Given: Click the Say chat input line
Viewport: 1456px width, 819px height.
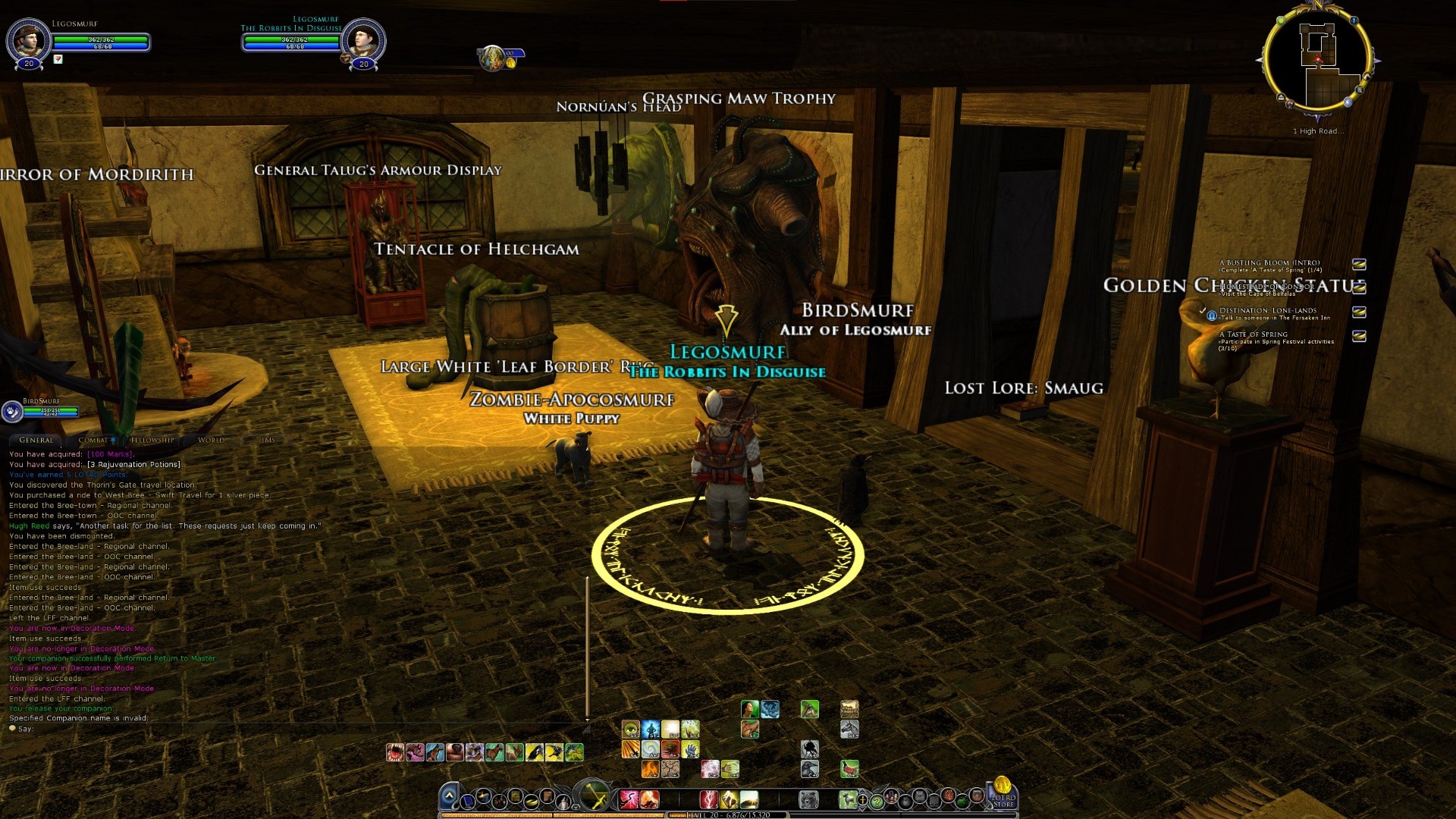Looking at the screenshot, I should [x=152, y=729].
